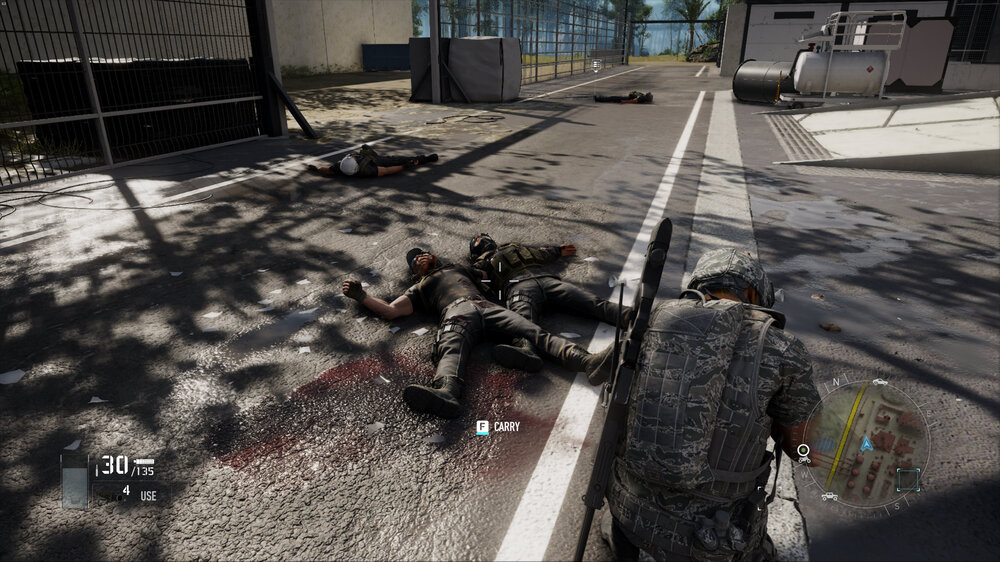The height and width of the screenshot is (562, 1000).
Task: Open the circular minimap
Action: pos(866,443)
